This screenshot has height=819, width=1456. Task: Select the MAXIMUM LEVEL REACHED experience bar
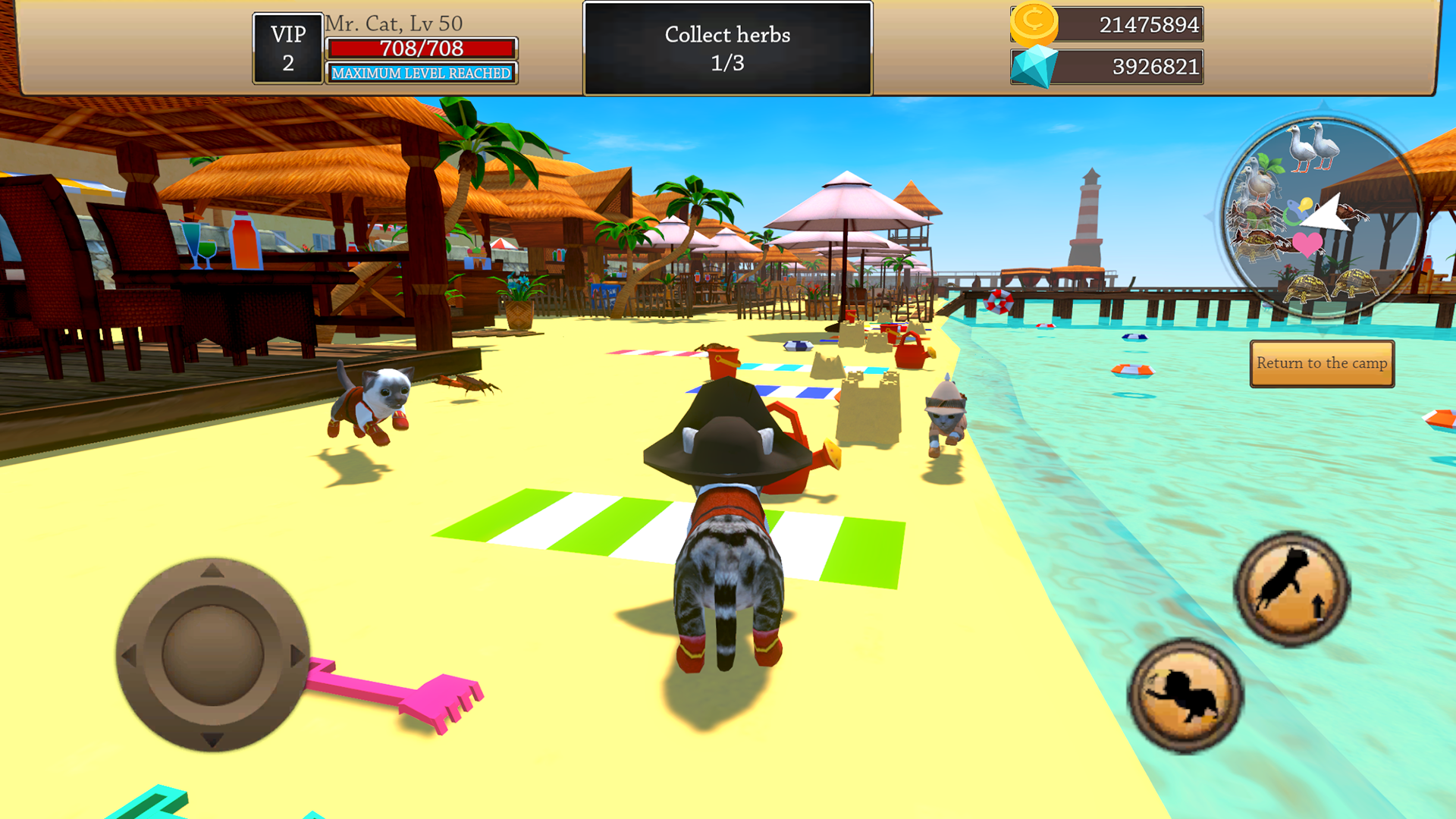click(x=421, y=73)
